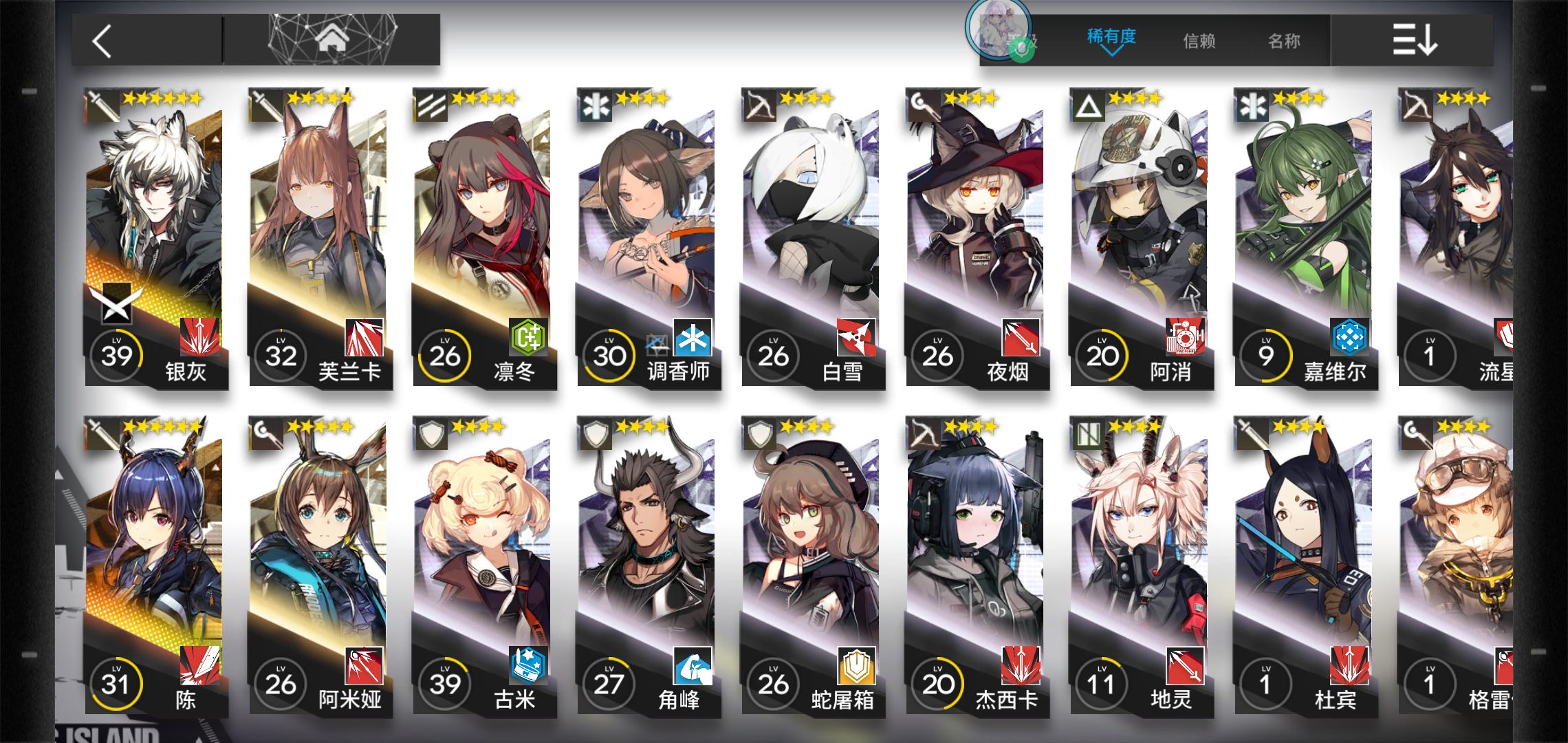Sort operators by 稀有度 rarity
This screenshot has width=1568, height=743.
pyautogui.click(x=1111, y=38)
